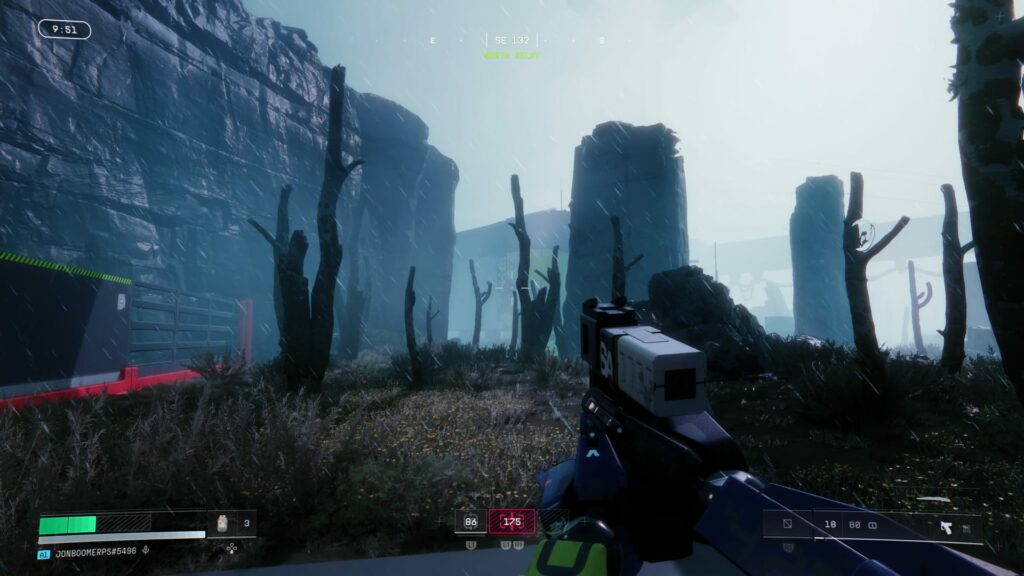Activate the red ability icon showing 175

tap(512, 521)
